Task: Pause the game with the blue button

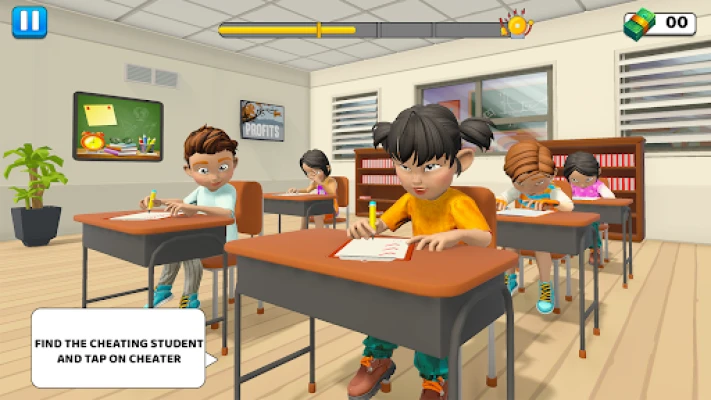Action: tap(29, 21)
